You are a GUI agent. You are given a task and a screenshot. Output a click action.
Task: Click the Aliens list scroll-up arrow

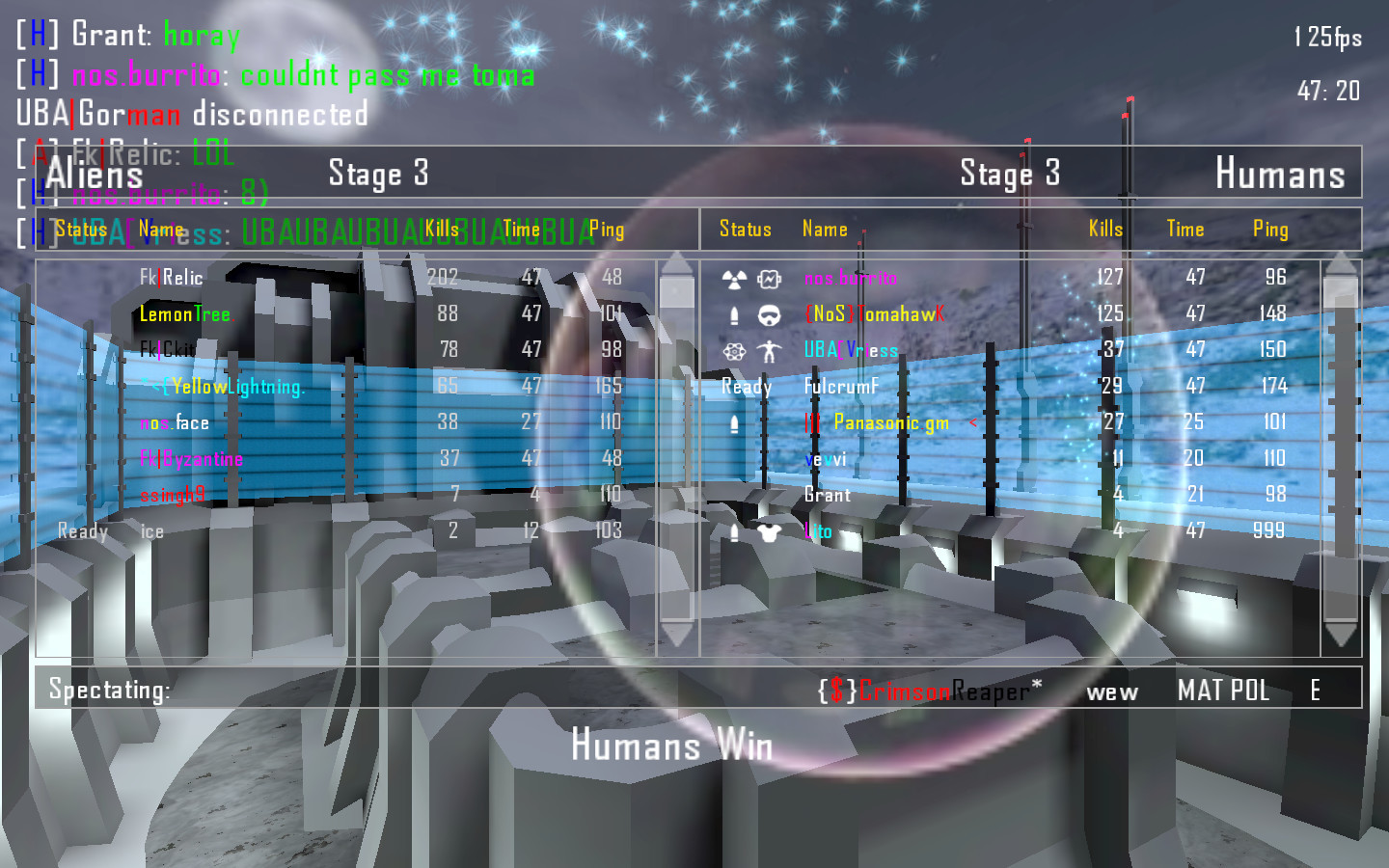click(x=677, y=263)
